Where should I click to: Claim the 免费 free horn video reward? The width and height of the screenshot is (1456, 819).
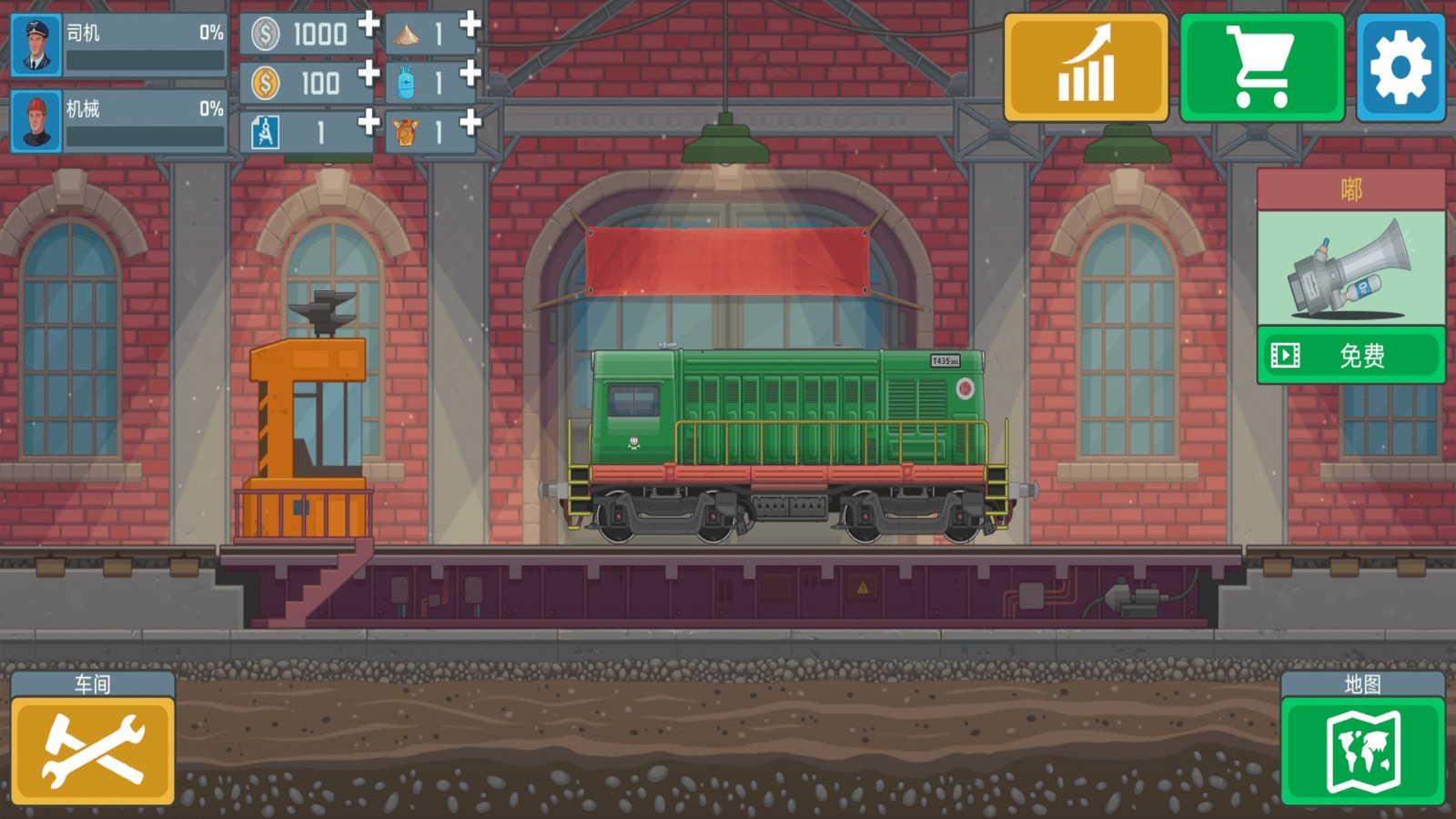pos(1350,355)
